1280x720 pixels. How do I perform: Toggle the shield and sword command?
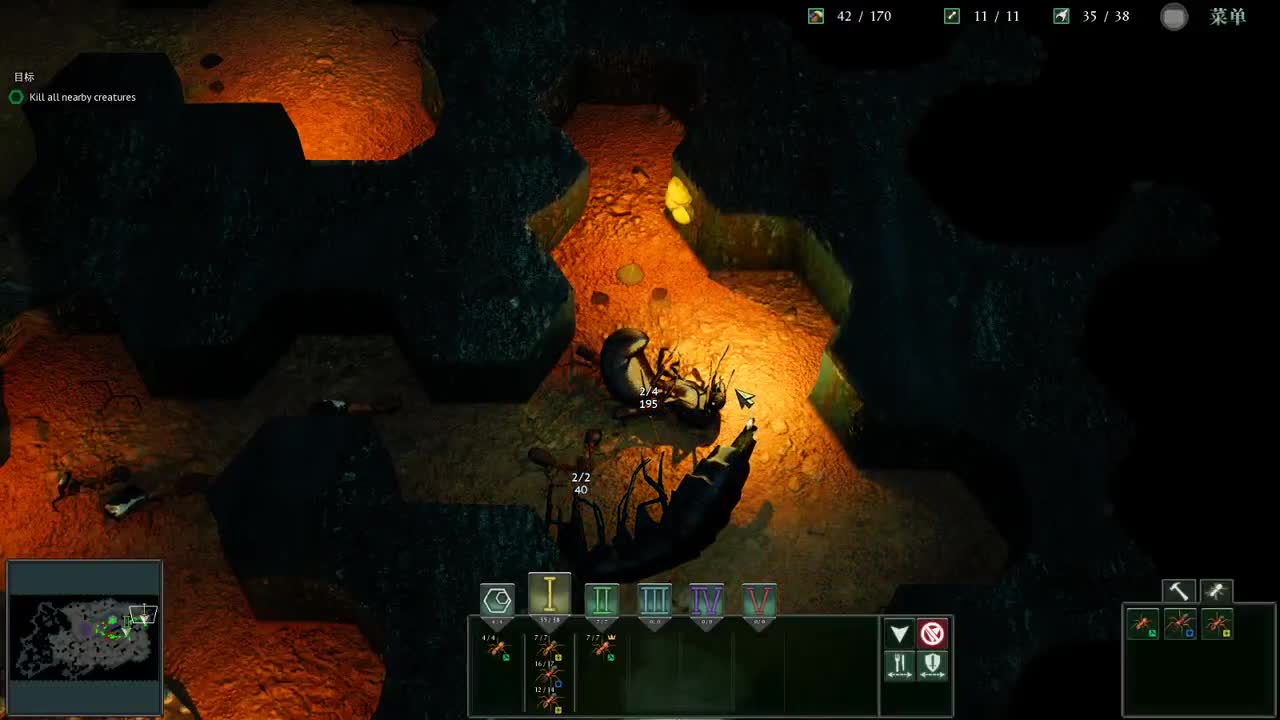click(932, 666)
